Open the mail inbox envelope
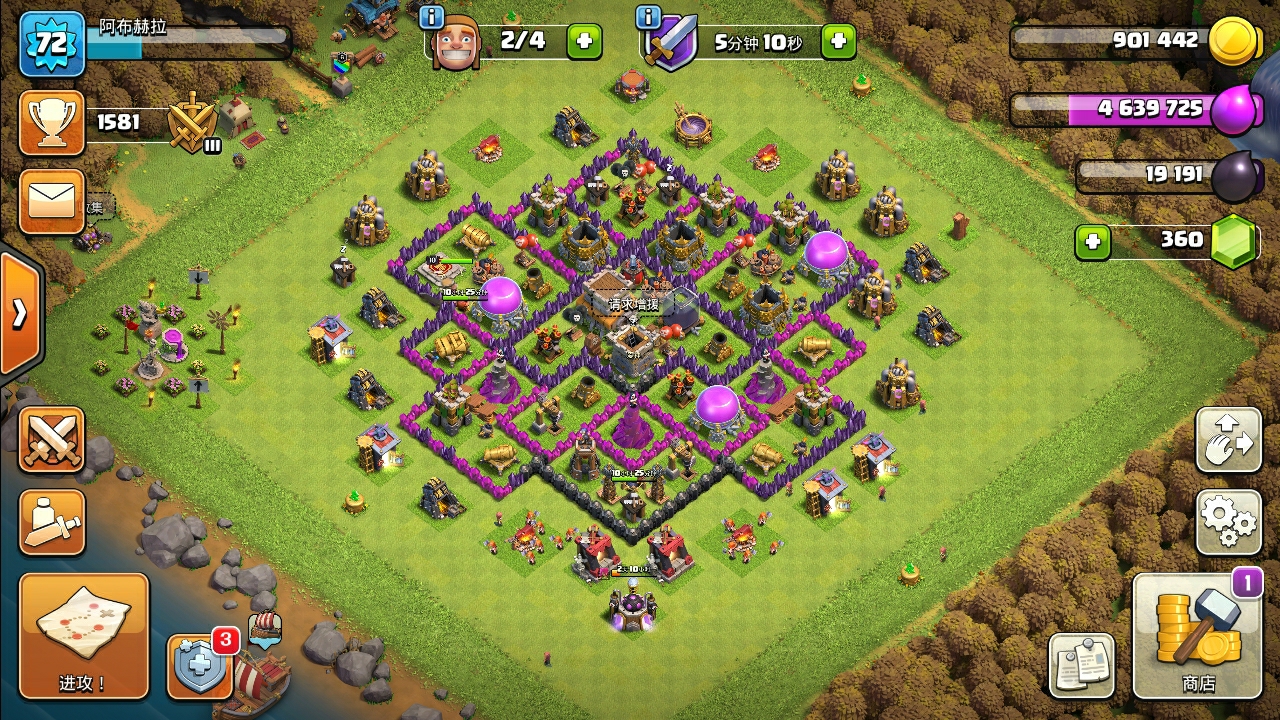This screenshot has height=720, width=1280. click(x=52, y=201)
